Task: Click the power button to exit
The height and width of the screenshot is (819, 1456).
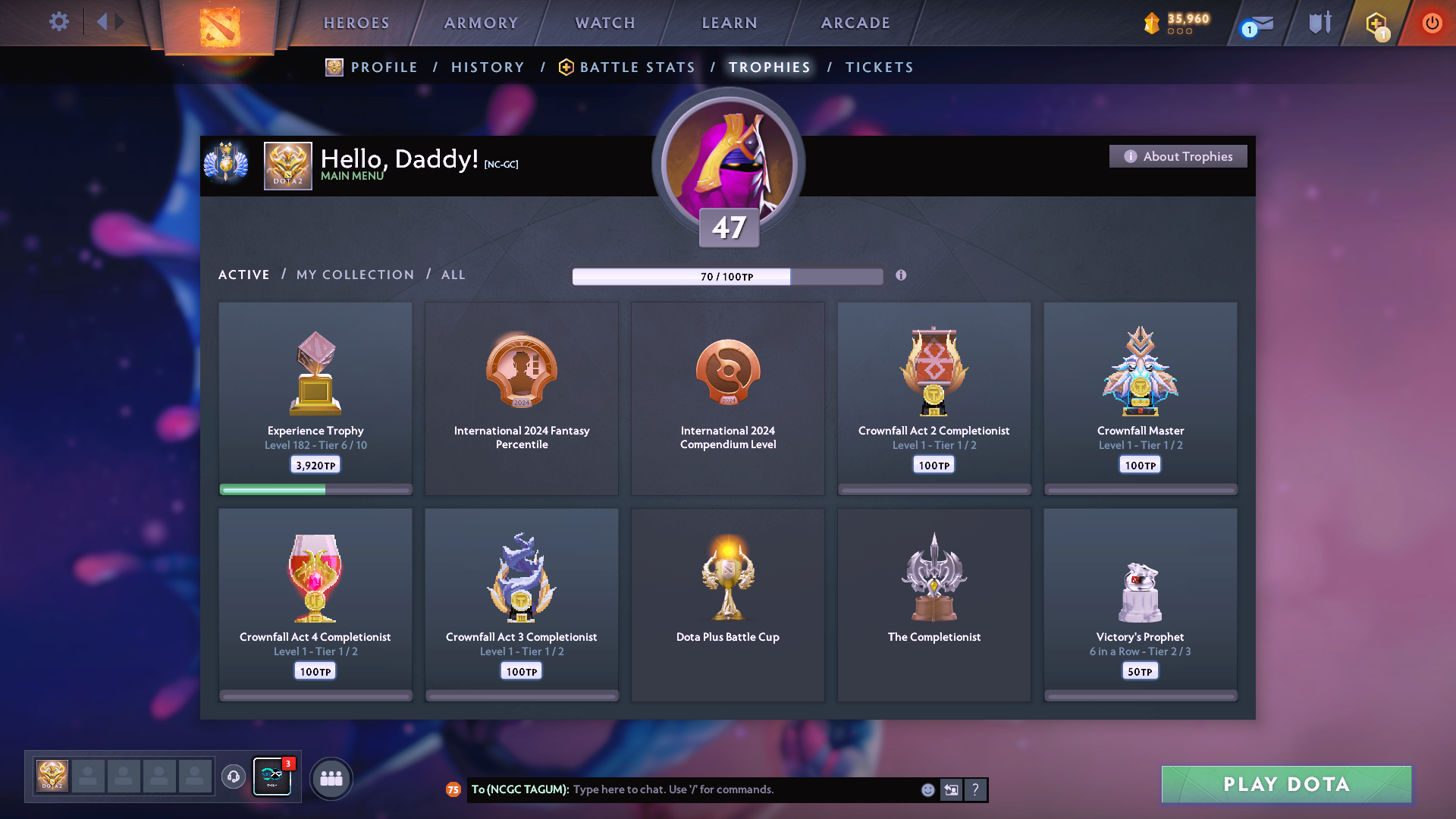Action: coord(1432,23)
